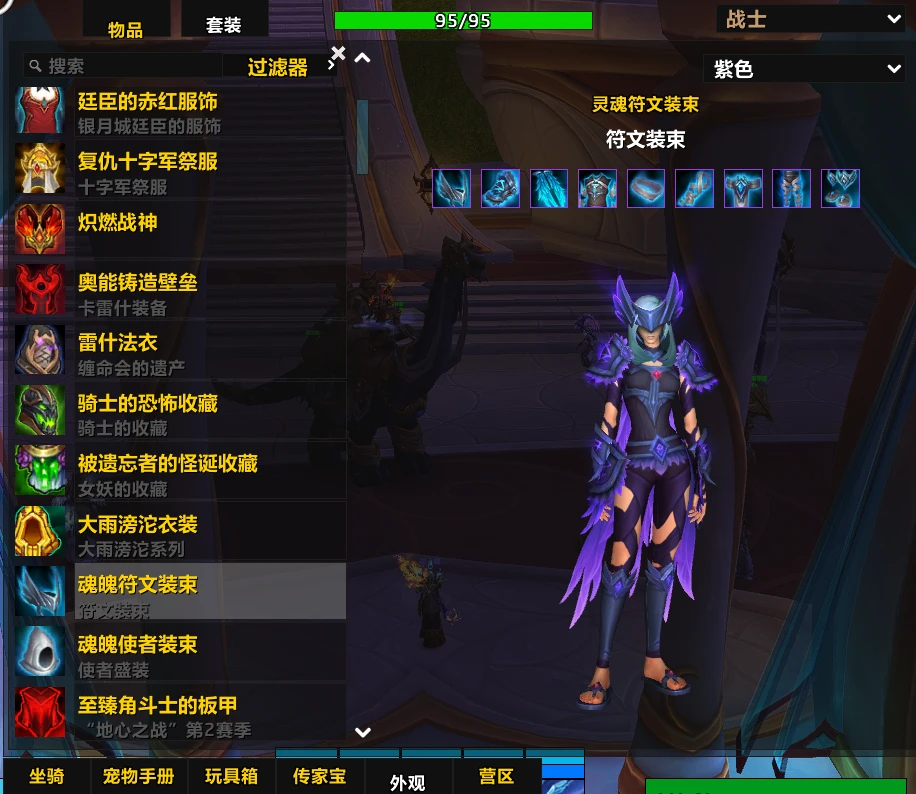
Task: Choose the 魂魄使者装束 set
Action: pos(180,655)
